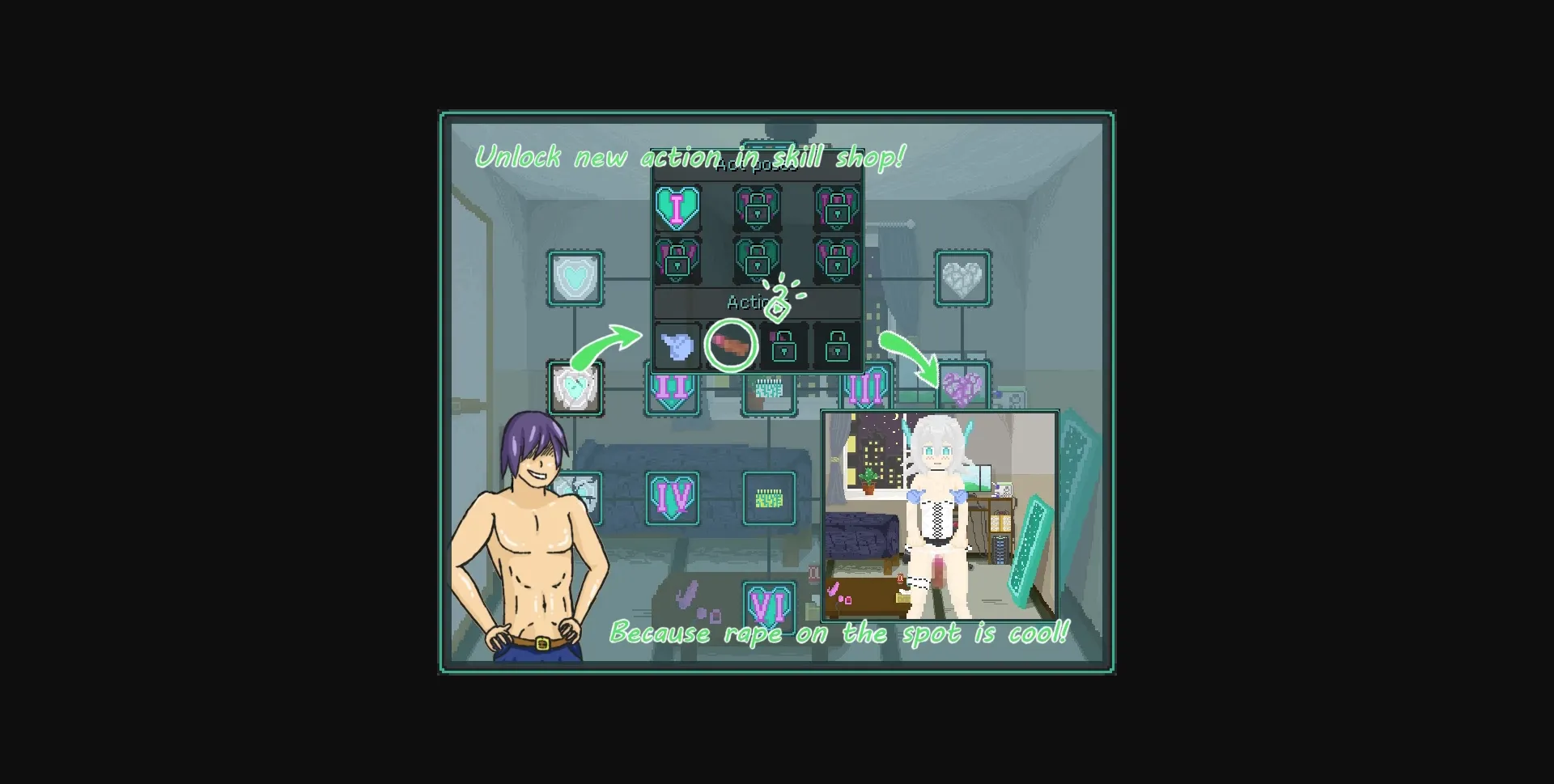Select the unlocked Heart I act pose
Image resolution: width=1554 pixels, height=784 pixels.
point(678,208)
